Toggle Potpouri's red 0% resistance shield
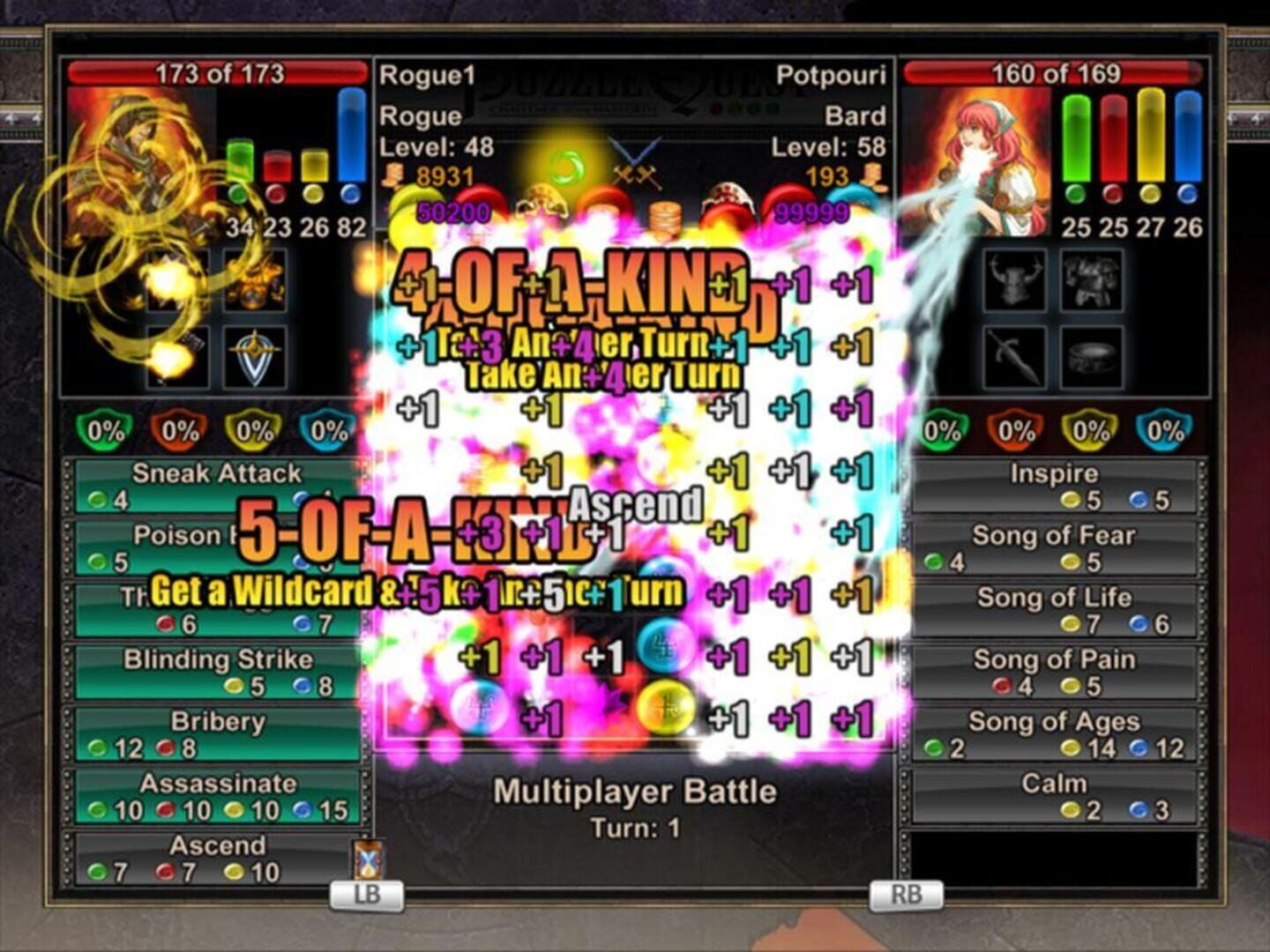The width and height of the screenshot is (1270, 952). [1014, 430]
